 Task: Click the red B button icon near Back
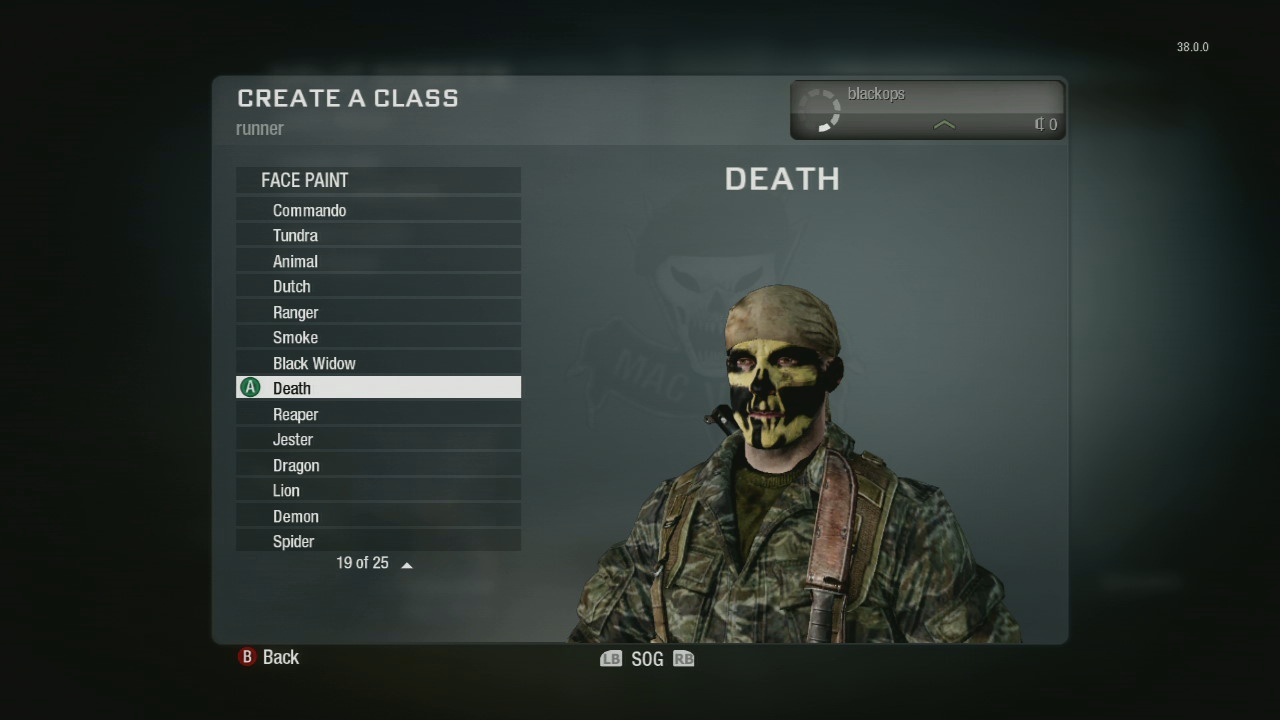pos(245,657)
